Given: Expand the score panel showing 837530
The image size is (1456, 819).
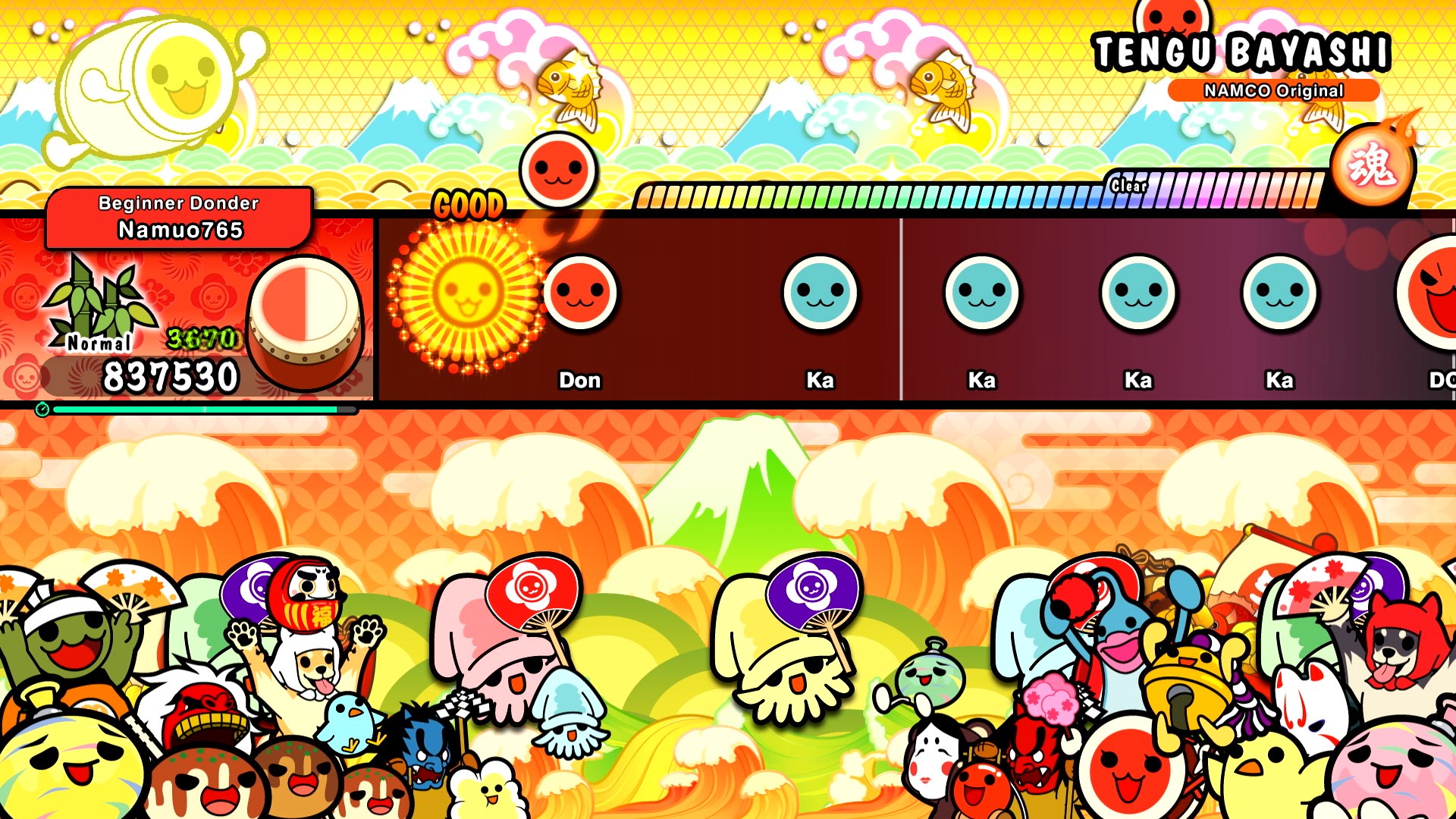Looking at the screenshot, I should [x=171, y=375].
